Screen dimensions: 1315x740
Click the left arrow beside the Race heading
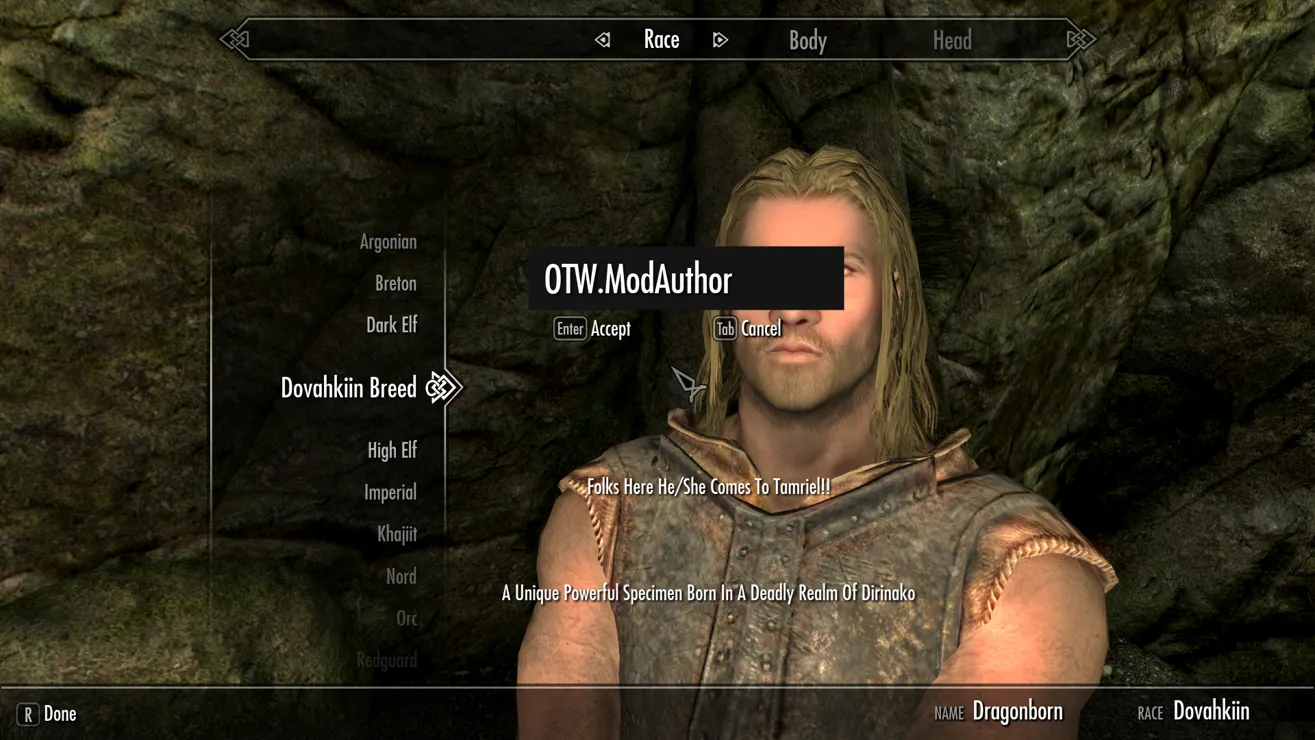click(x=603, y=39)
